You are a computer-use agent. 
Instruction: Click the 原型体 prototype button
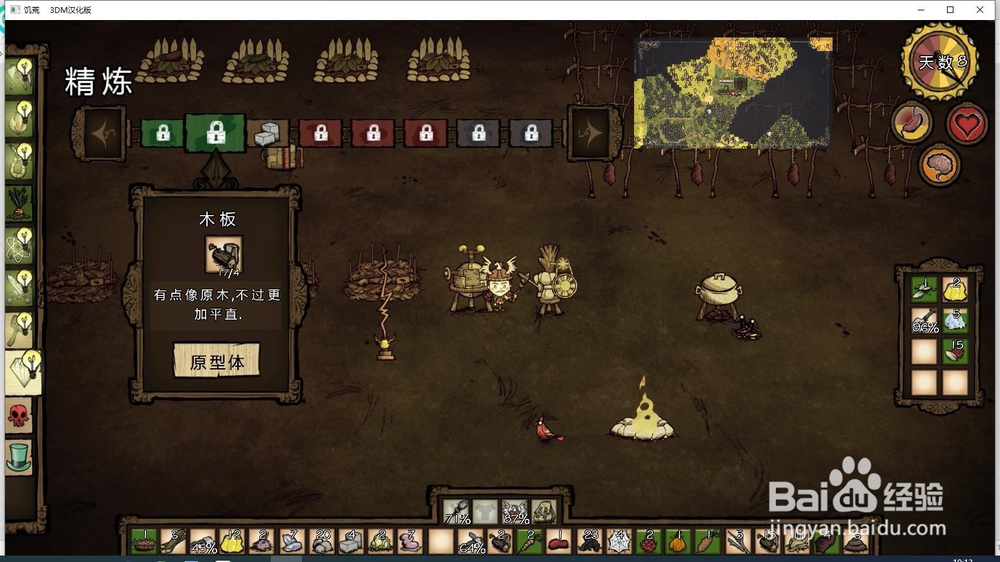[x=216, y=361]
